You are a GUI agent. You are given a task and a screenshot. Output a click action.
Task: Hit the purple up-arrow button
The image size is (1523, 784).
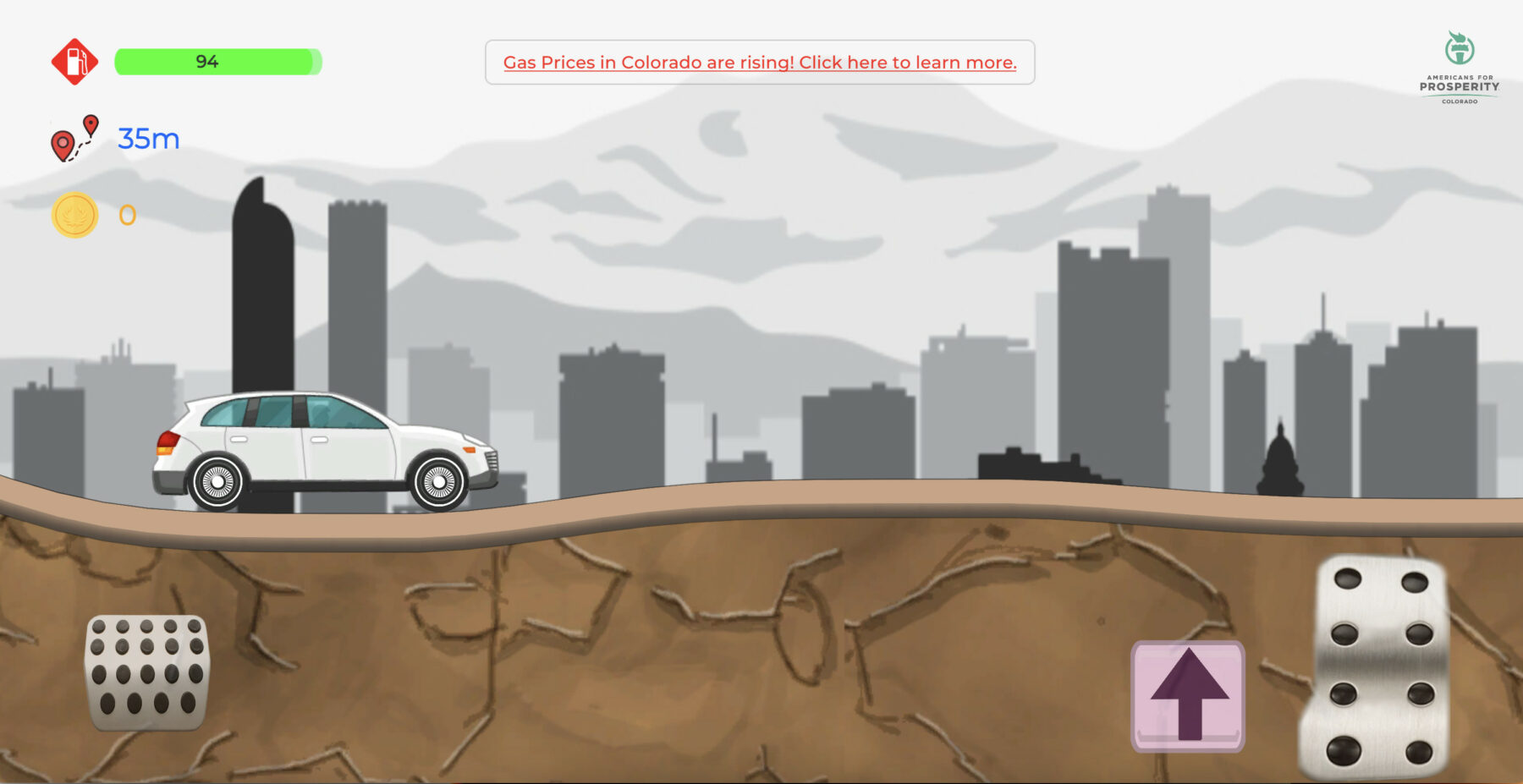[1188, 695]
